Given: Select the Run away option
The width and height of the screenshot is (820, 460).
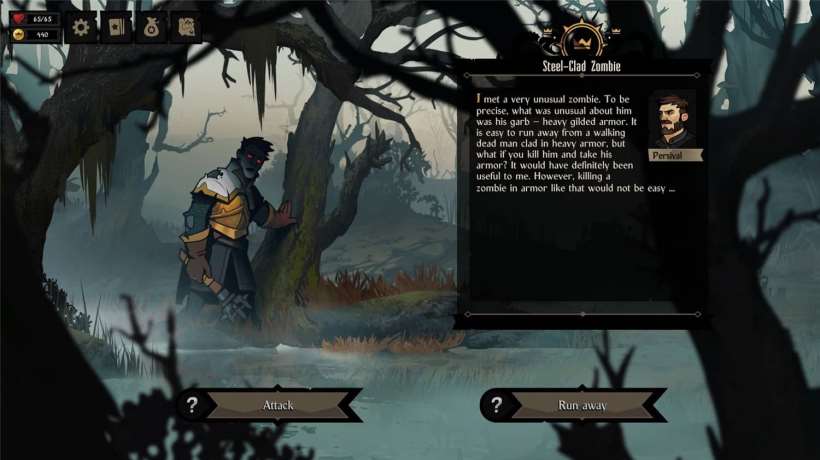Looking at the screenshot, I should pyautogui.click(x=581, y=405).
